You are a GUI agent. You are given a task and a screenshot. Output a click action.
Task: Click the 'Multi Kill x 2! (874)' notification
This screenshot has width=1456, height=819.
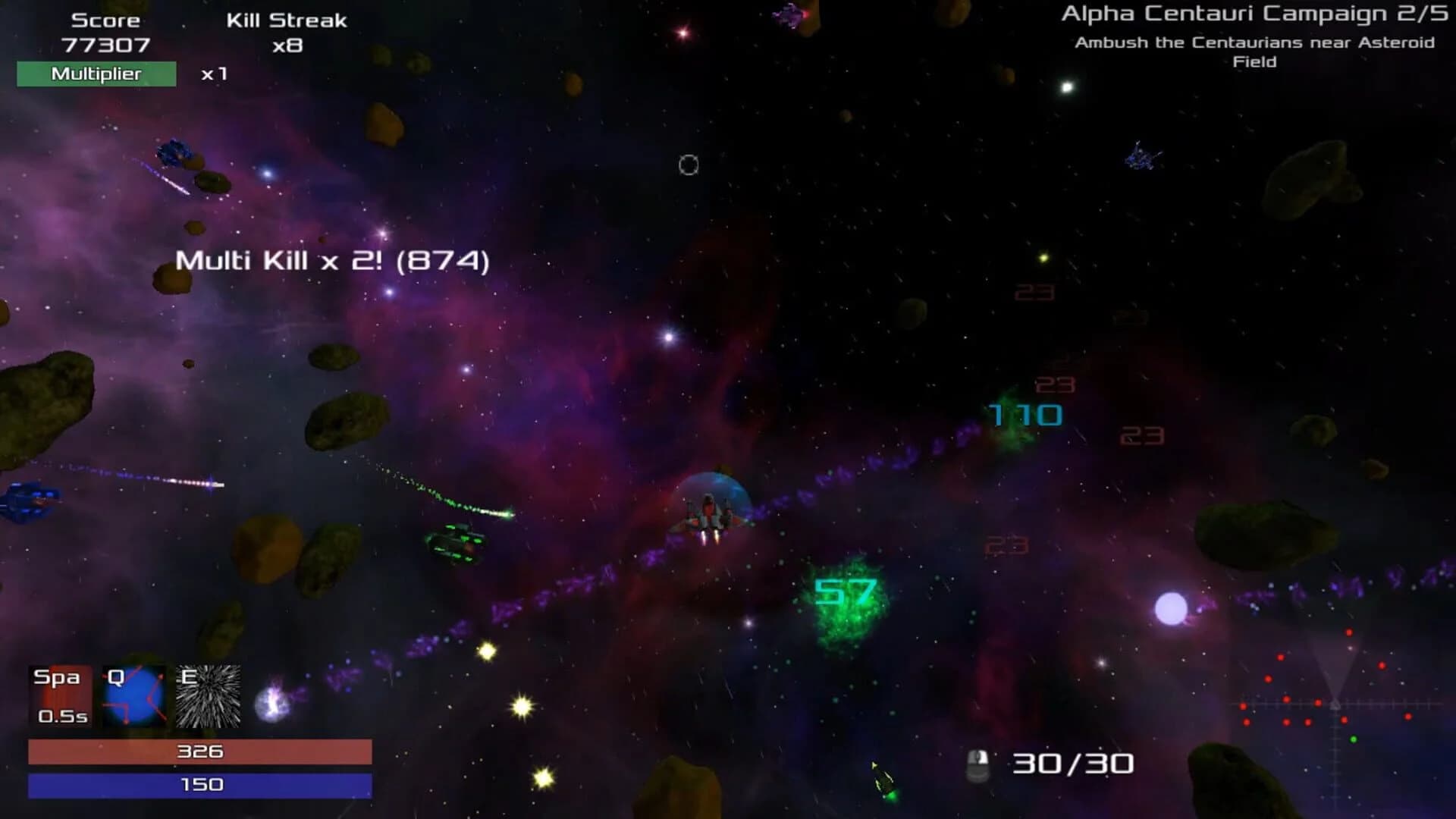point(332,260)
